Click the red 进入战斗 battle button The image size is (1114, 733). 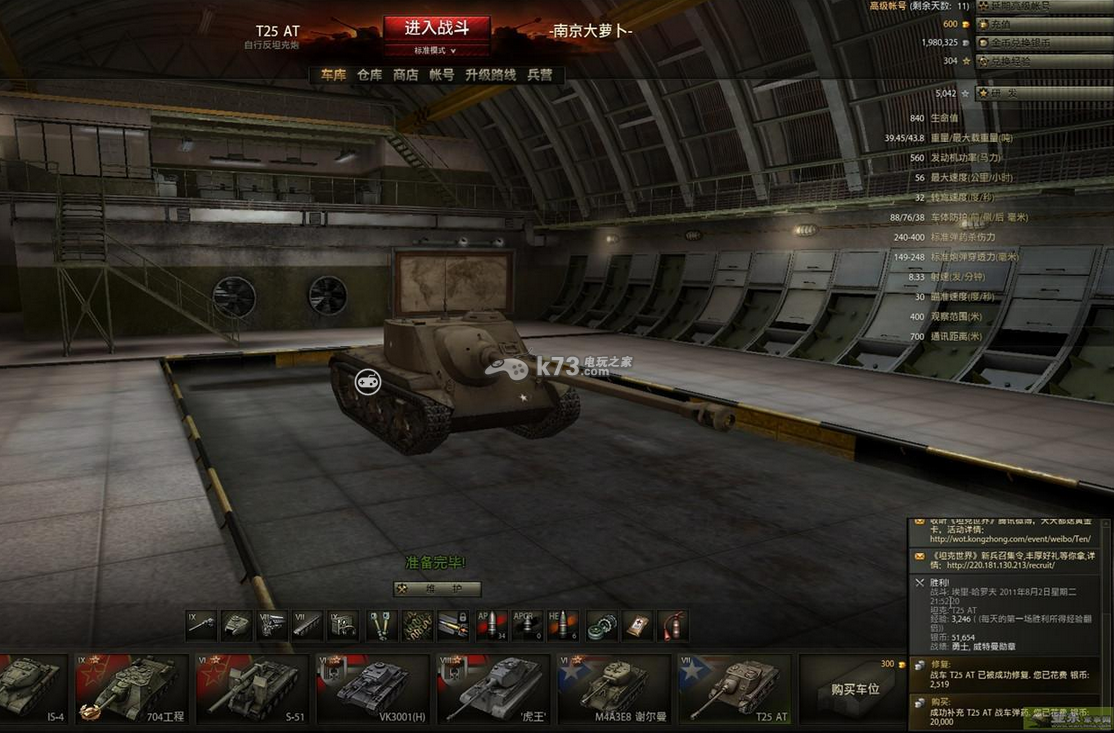click(437, 28)
